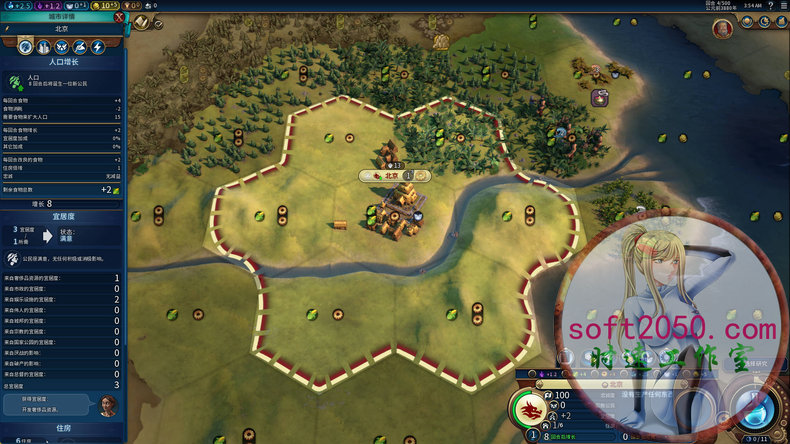The width and height of the screenshot is (790, 444).
Task: Click the advisor portrait in amenities tip
Action: (x=108, y=404)
